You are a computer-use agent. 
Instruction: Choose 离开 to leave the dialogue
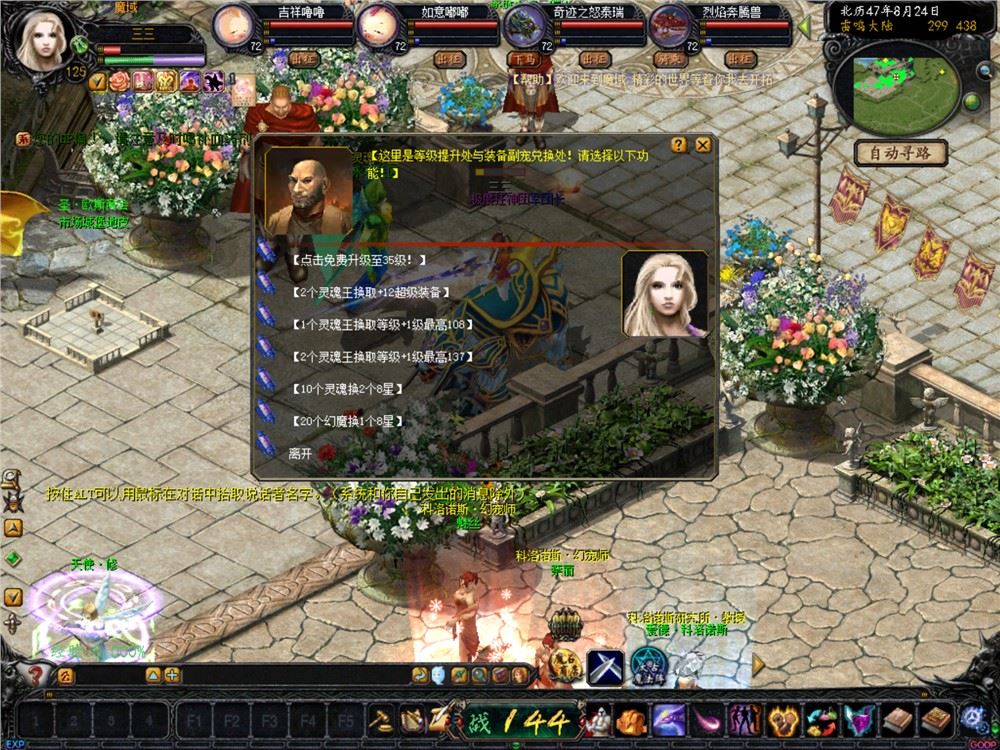[300, 453]
